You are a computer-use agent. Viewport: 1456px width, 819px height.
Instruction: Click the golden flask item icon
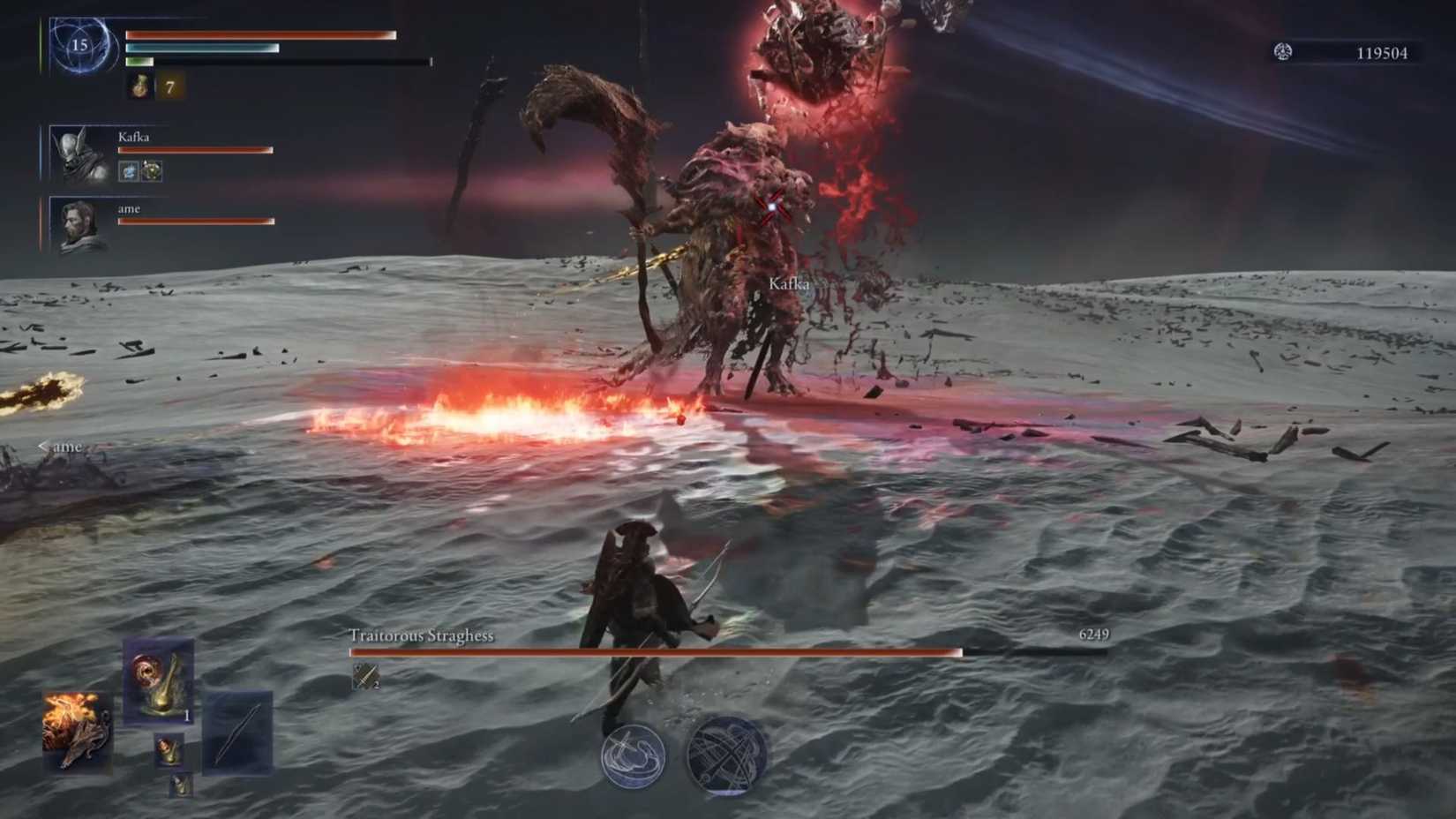coord(159,684)
